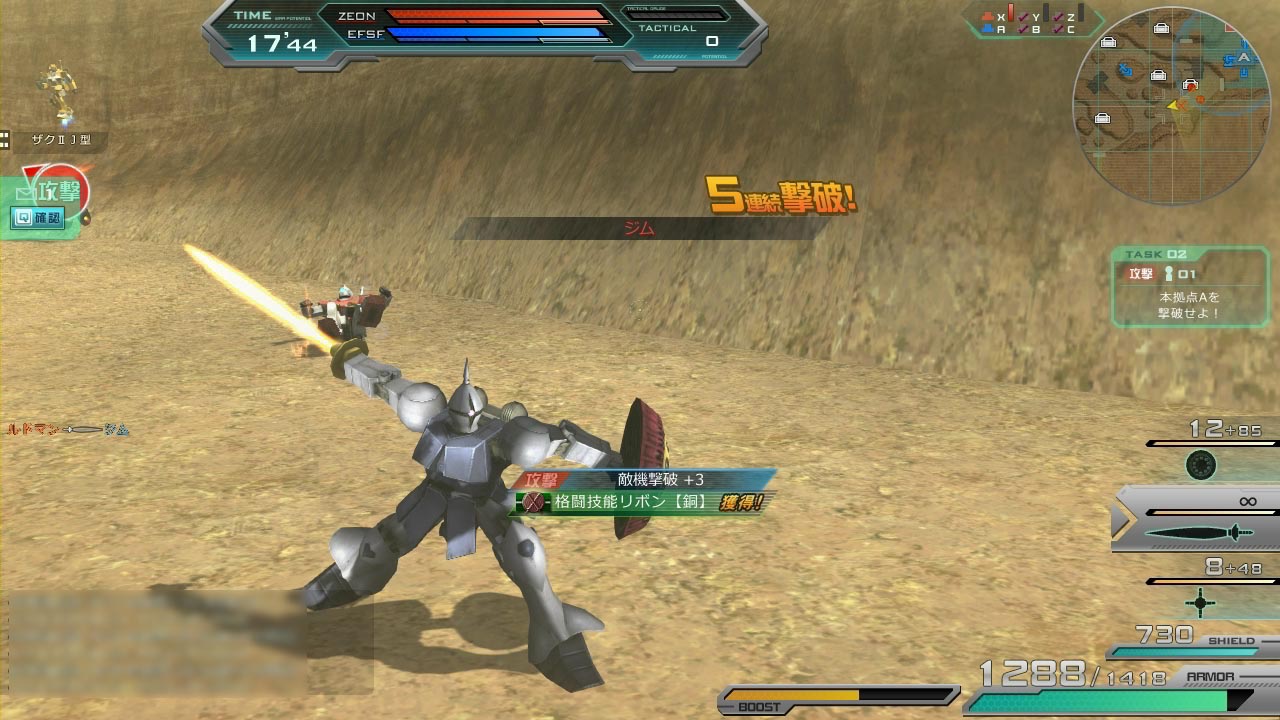Open the TASK 02 objective panel
The height and width of the screenshot is (720, 1280).
[x=1179, y=288]
